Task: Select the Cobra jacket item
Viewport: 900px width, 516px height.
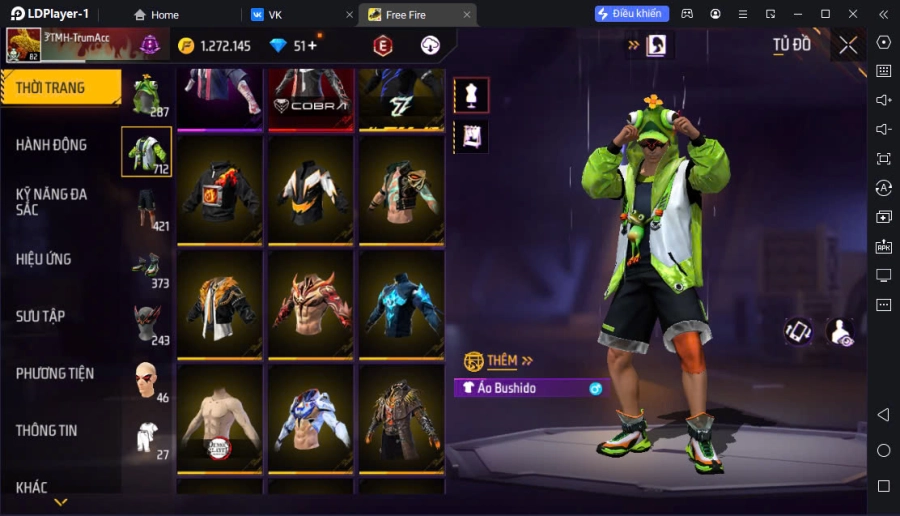Action: coord(311,99)
